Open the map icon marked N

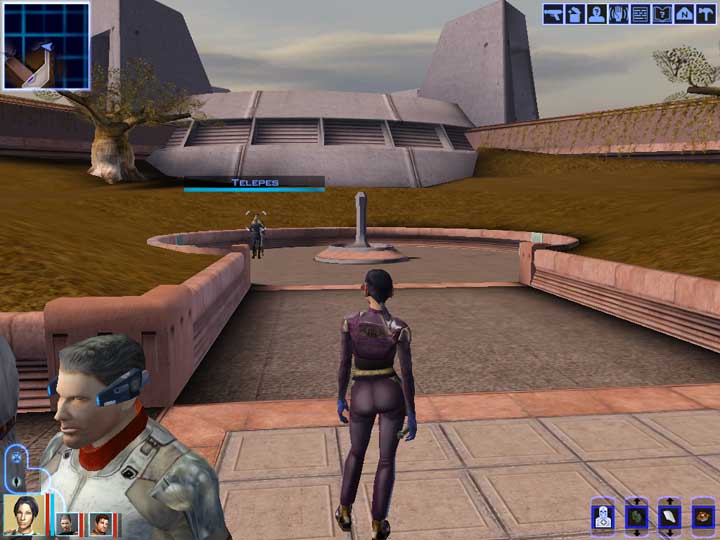pos(684,14)
